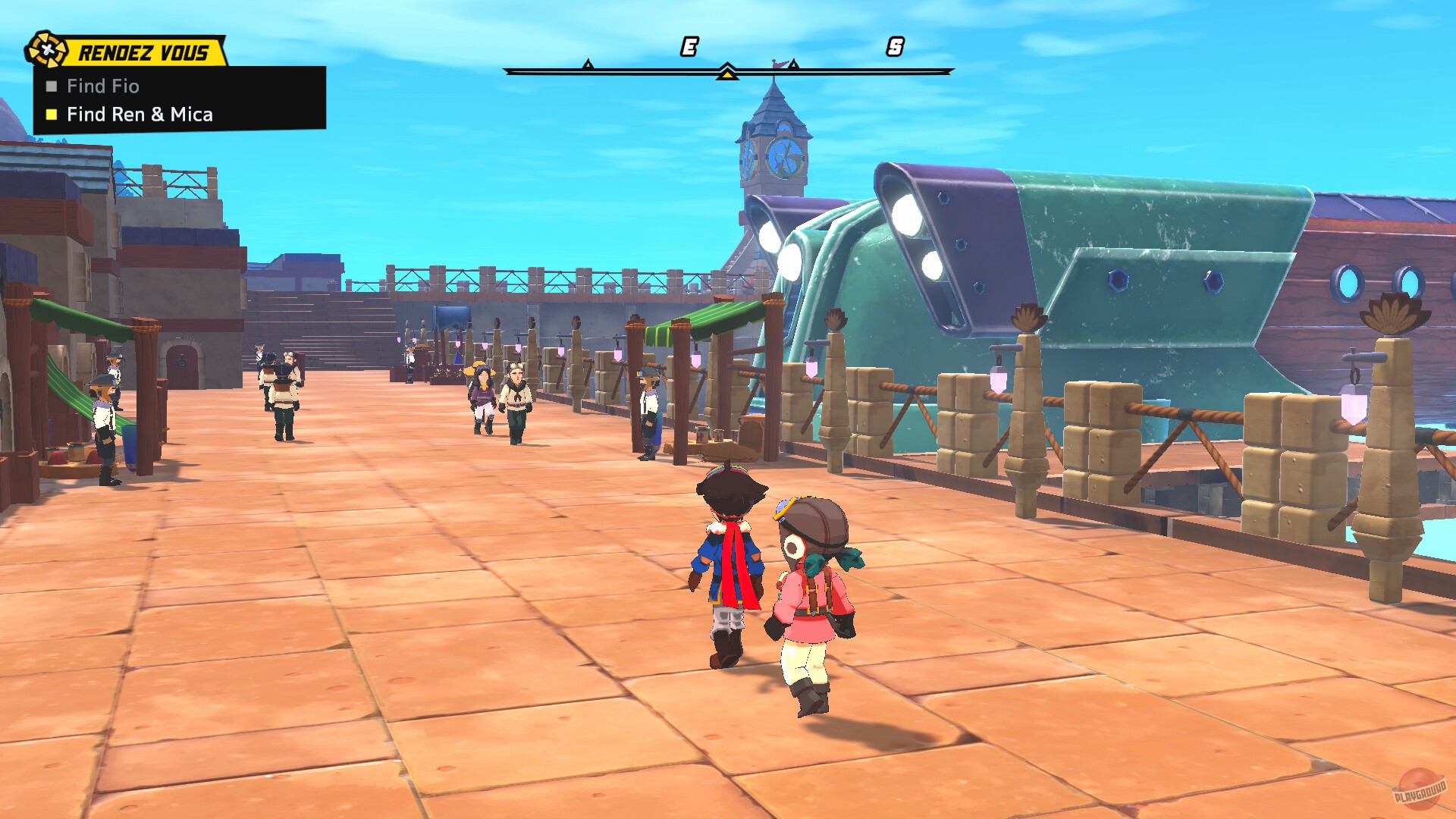1456x819 pixels.
Task: Click the grey marker square beside Find Fio
Action: [51, 86]
